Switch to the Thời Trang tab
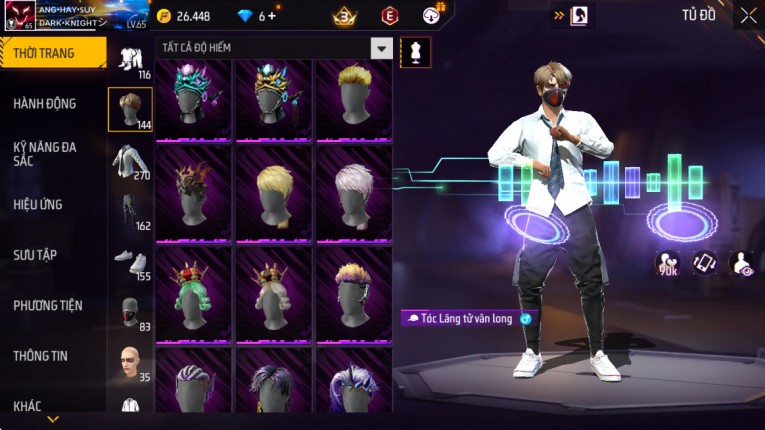 coord(52,53)
